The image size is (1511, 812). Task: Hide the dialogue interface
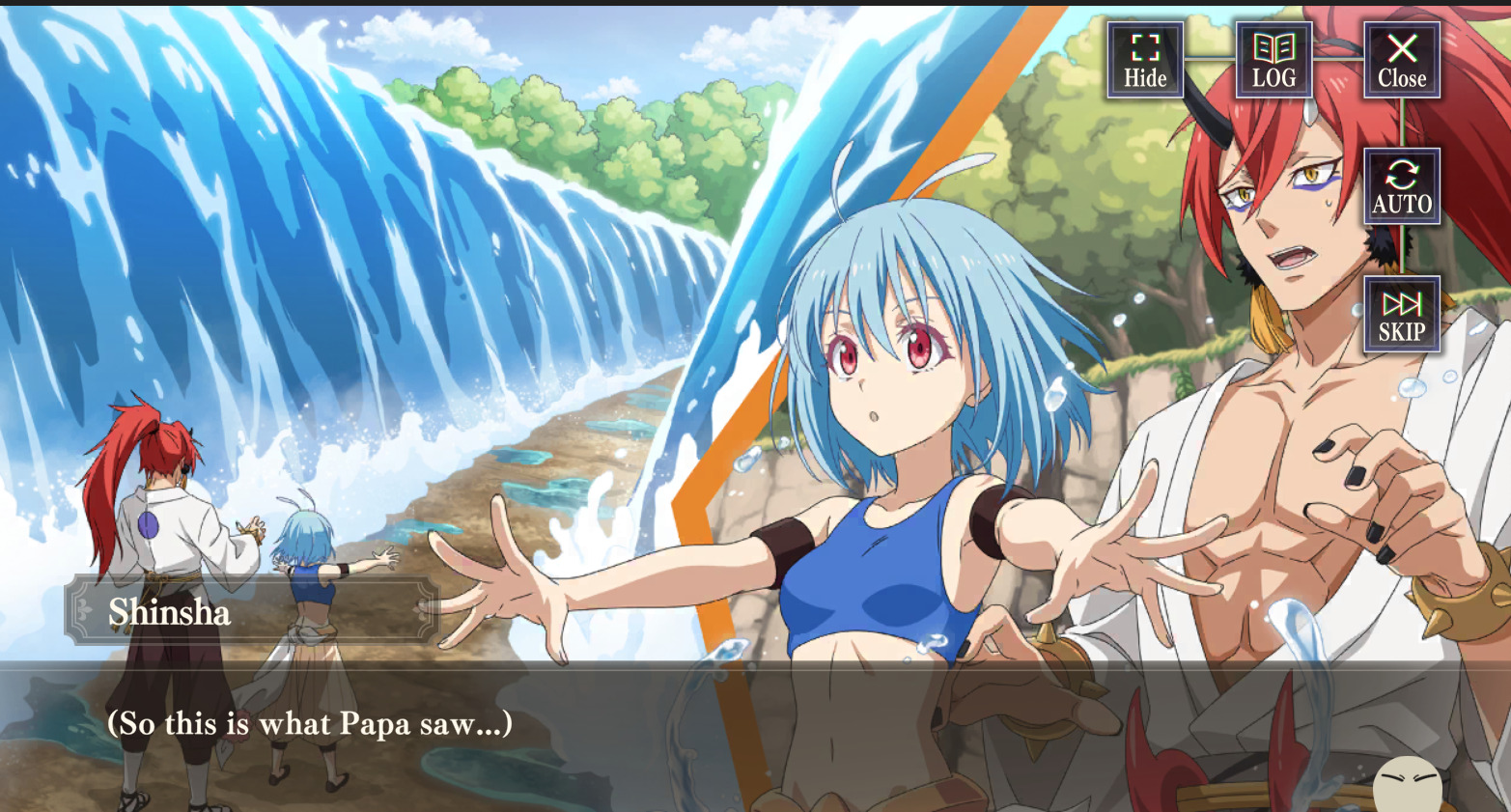[x=1145, y=60]
